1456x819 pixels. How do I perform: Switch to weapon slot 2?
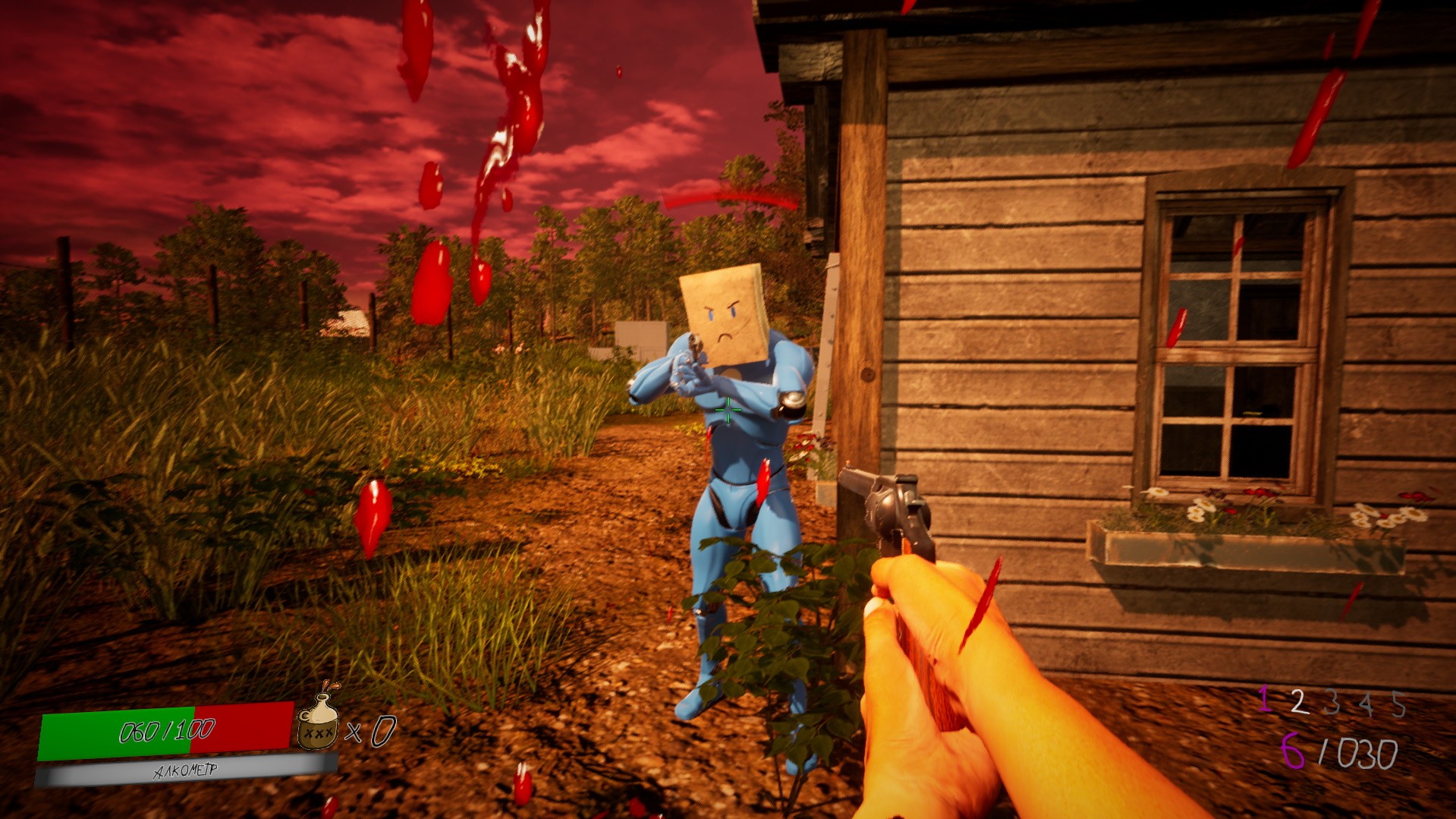point(1298,702)
